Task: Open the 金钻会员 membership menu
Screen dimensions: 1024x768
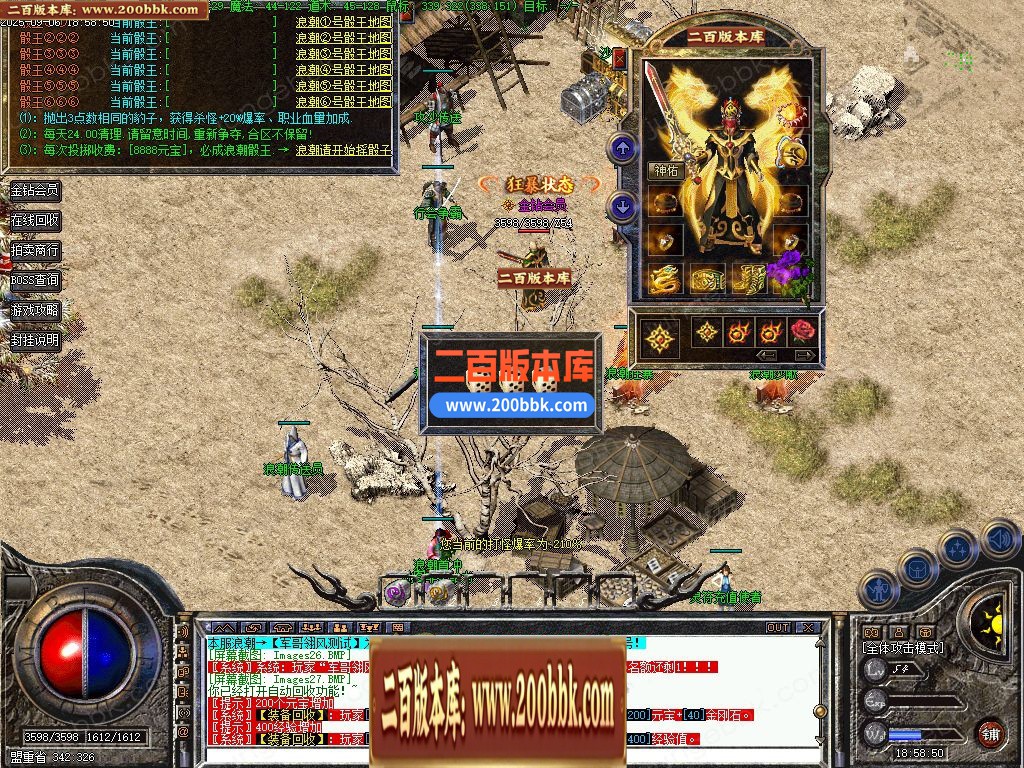Action: [x=35, y=190]
